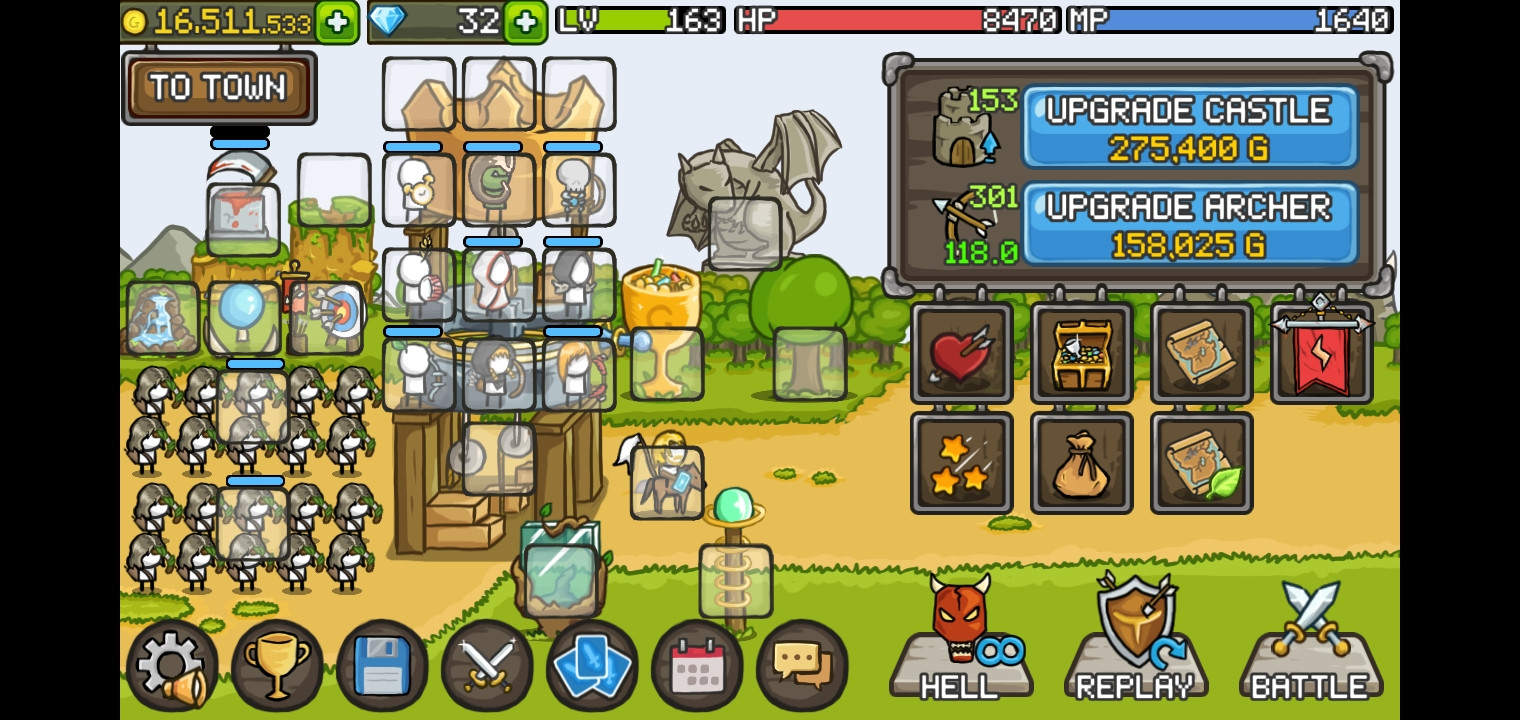Open the floppy disk save icon
This screenshot has height=720, width=1520.
pos(382,664)
